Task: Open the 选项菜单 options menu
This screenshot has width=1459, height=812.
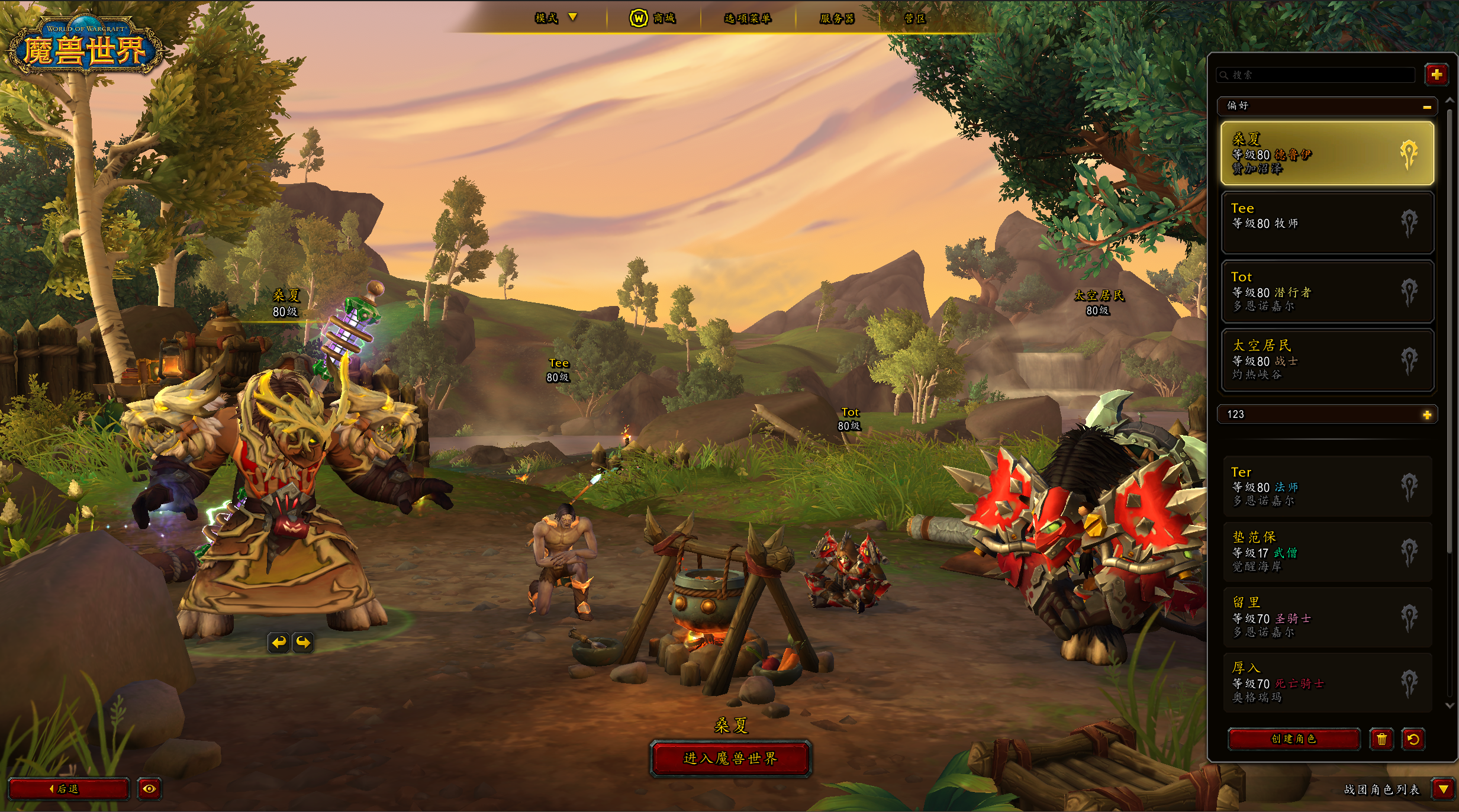Action: [748, 18]
